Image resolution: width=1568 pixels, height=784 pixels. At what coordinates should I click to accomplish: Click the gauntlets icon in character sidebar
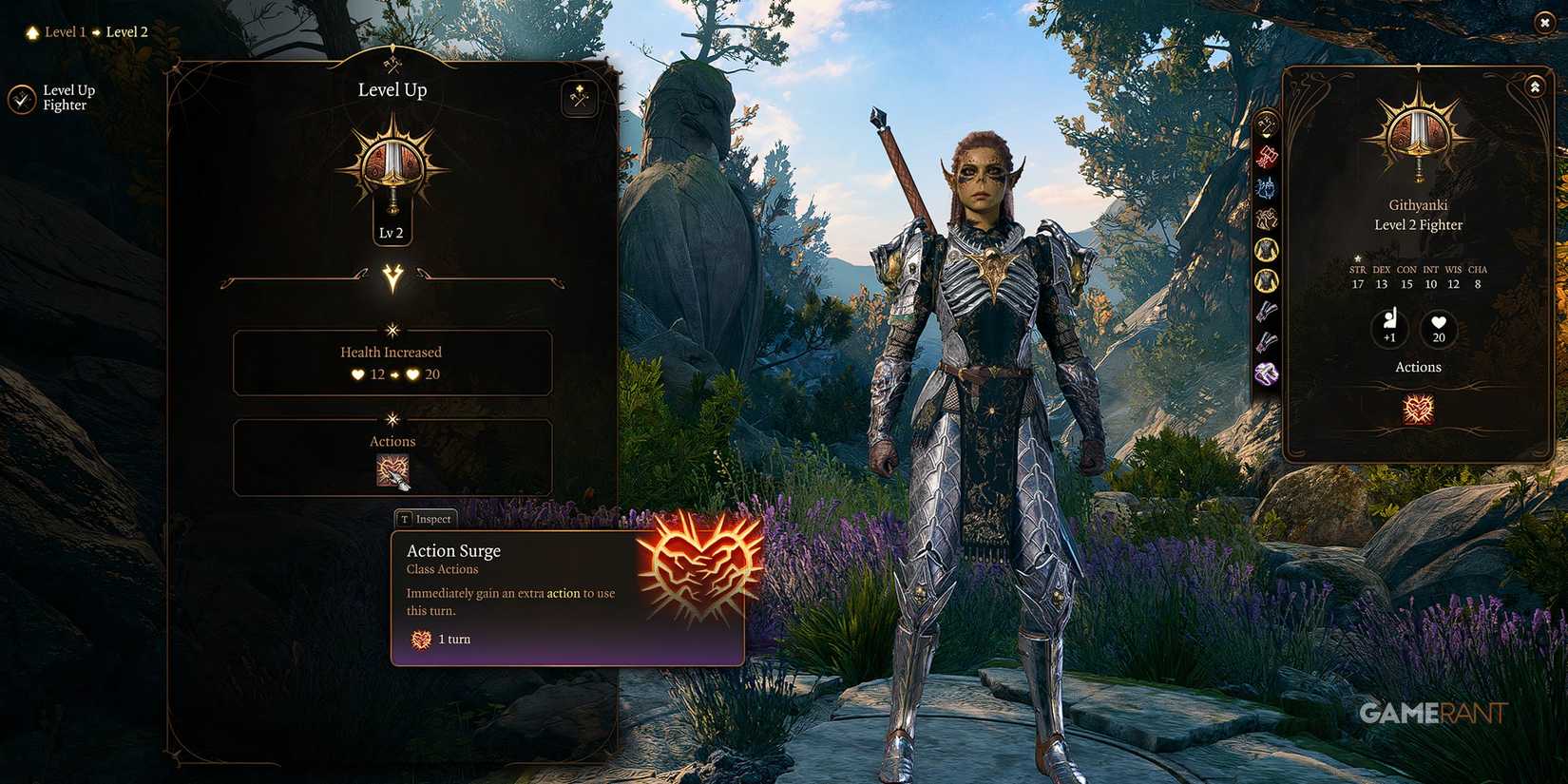point(1267,311)
